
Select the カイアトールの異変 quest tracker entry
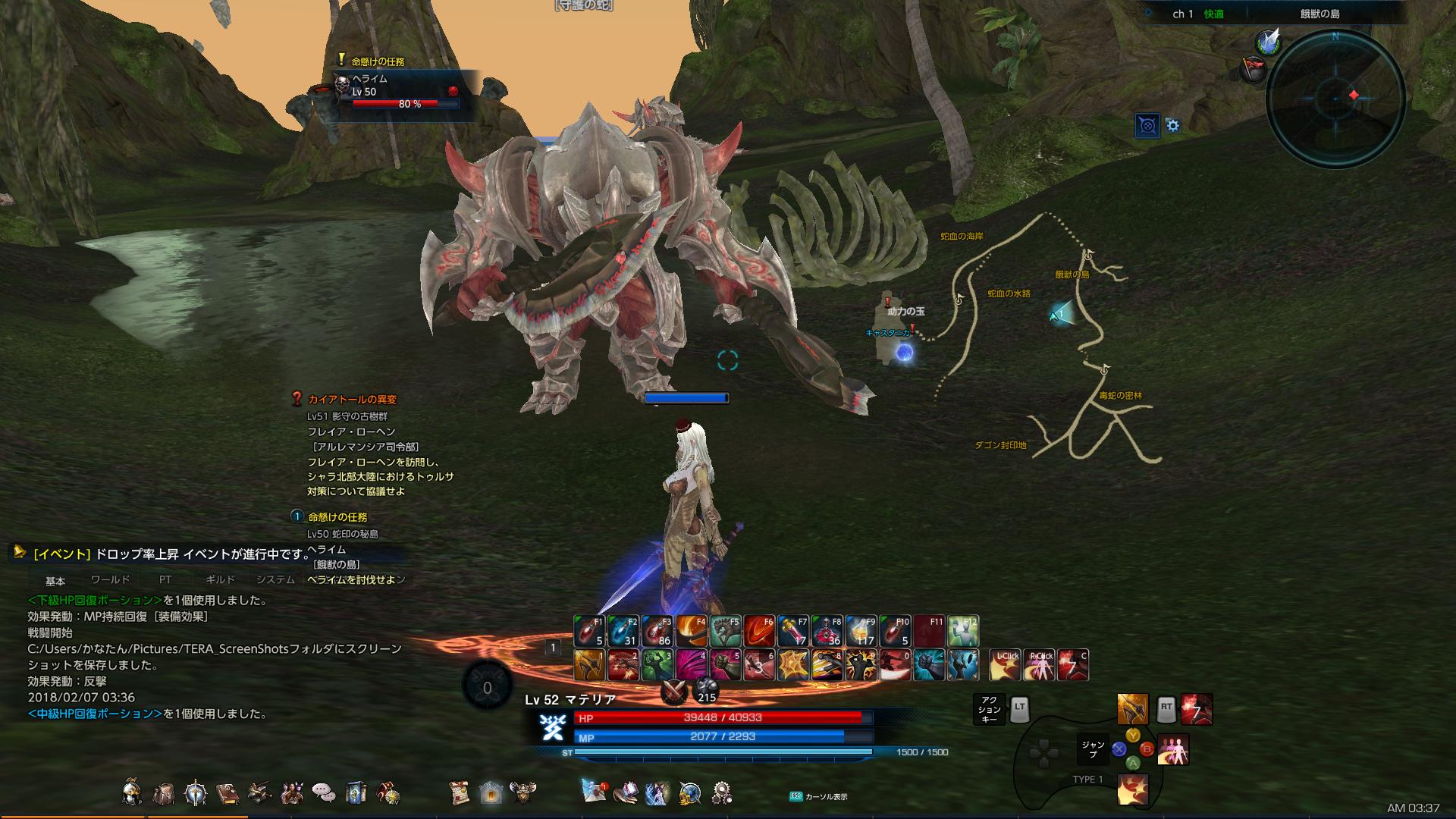tap(352, 400)
